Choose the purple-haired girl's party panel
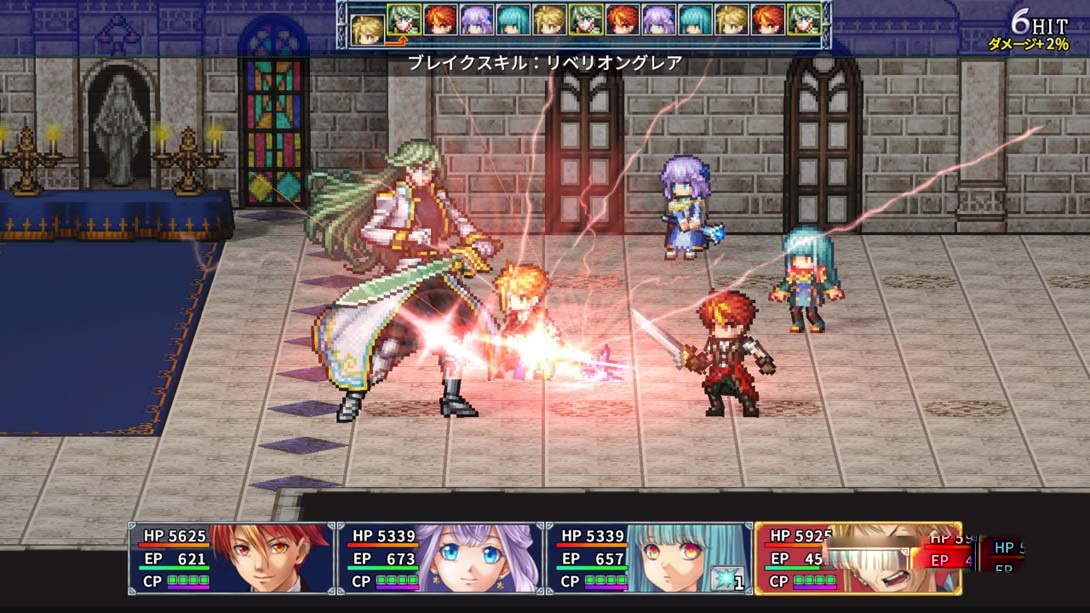 tap(439, 558)
